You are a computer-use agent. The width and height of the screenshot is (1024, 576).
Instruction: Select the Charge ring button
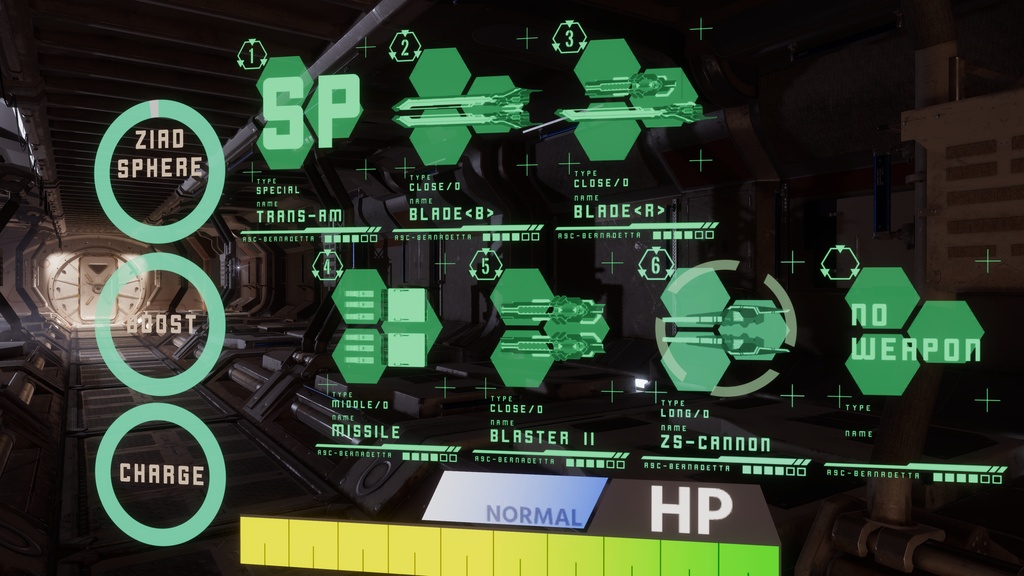point(159,473)
